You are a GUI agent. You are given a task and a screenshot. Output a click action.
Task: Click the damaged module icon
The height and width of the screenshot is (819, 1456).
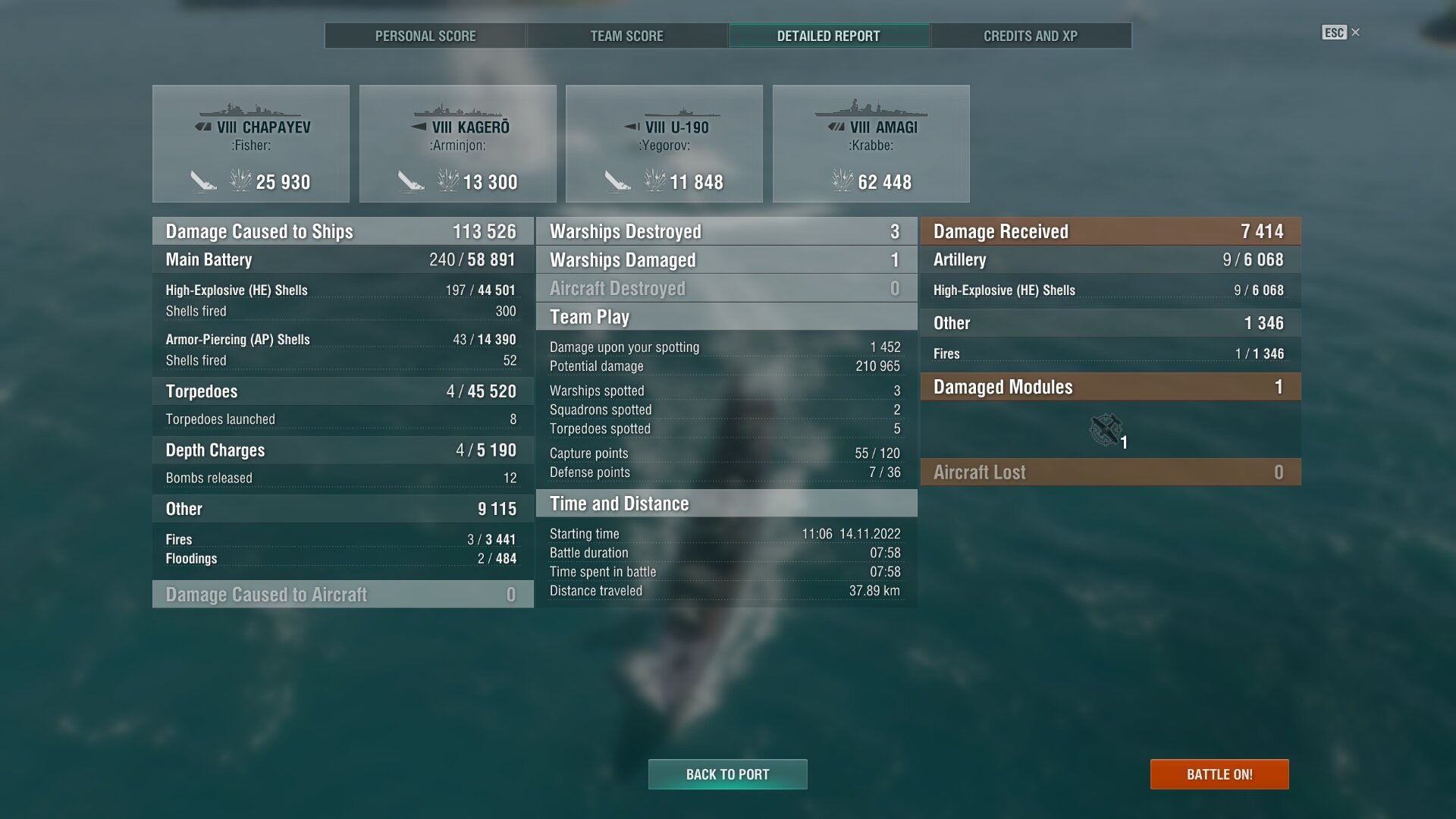[1106, 430]
